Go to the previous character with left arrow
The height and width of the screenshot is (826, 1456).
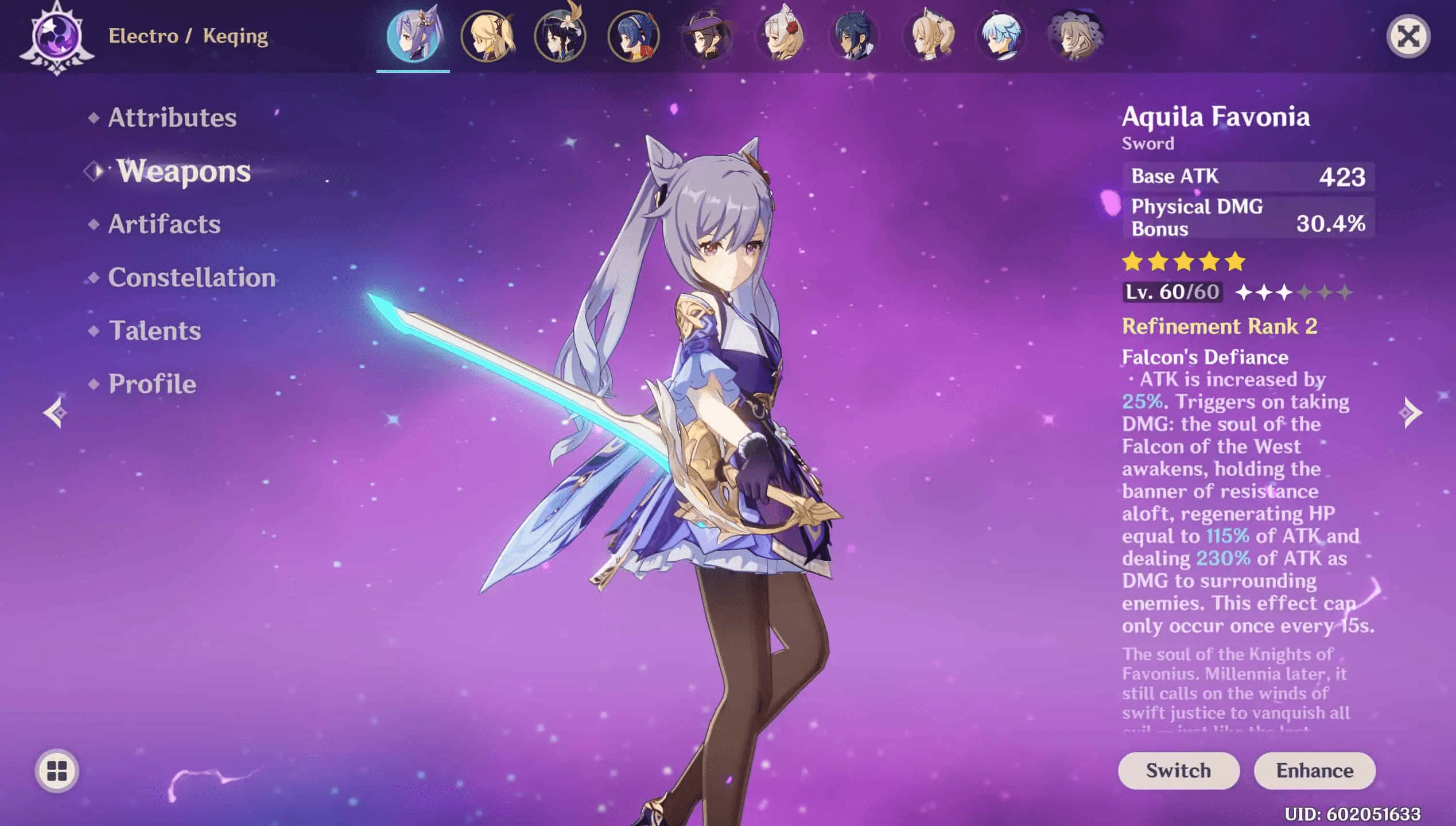[56, 412]
